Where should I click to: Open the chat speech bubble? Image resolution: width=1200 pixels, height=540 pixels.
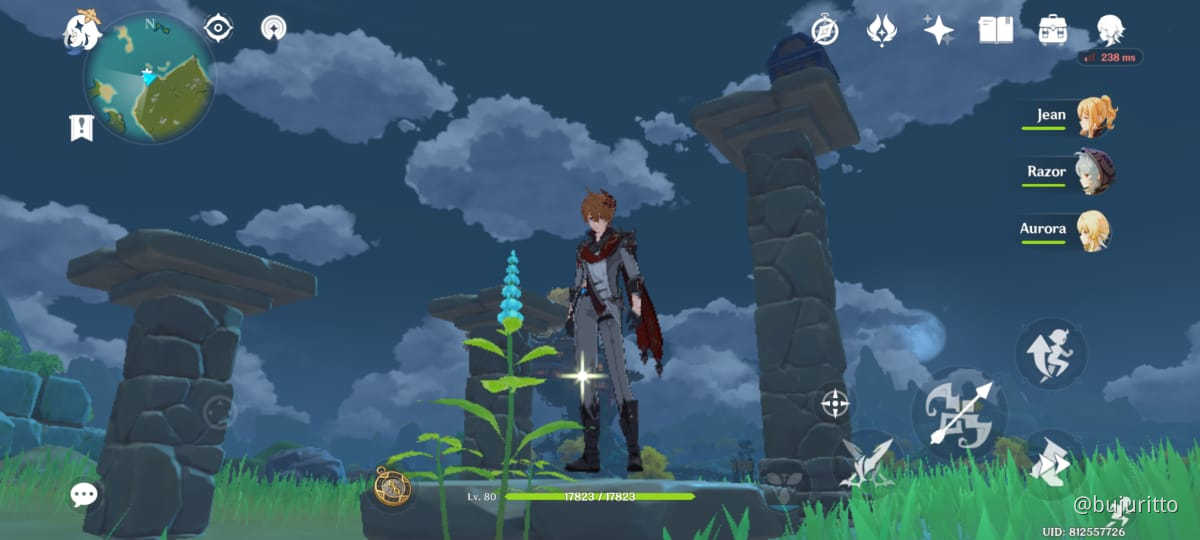click(84, 493)
